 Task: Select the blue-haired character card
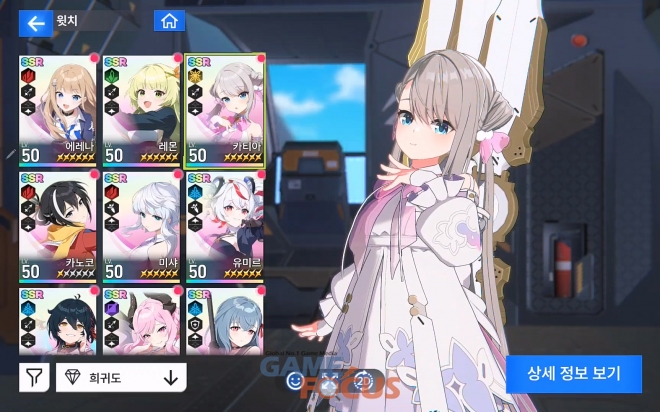[225, 320]
